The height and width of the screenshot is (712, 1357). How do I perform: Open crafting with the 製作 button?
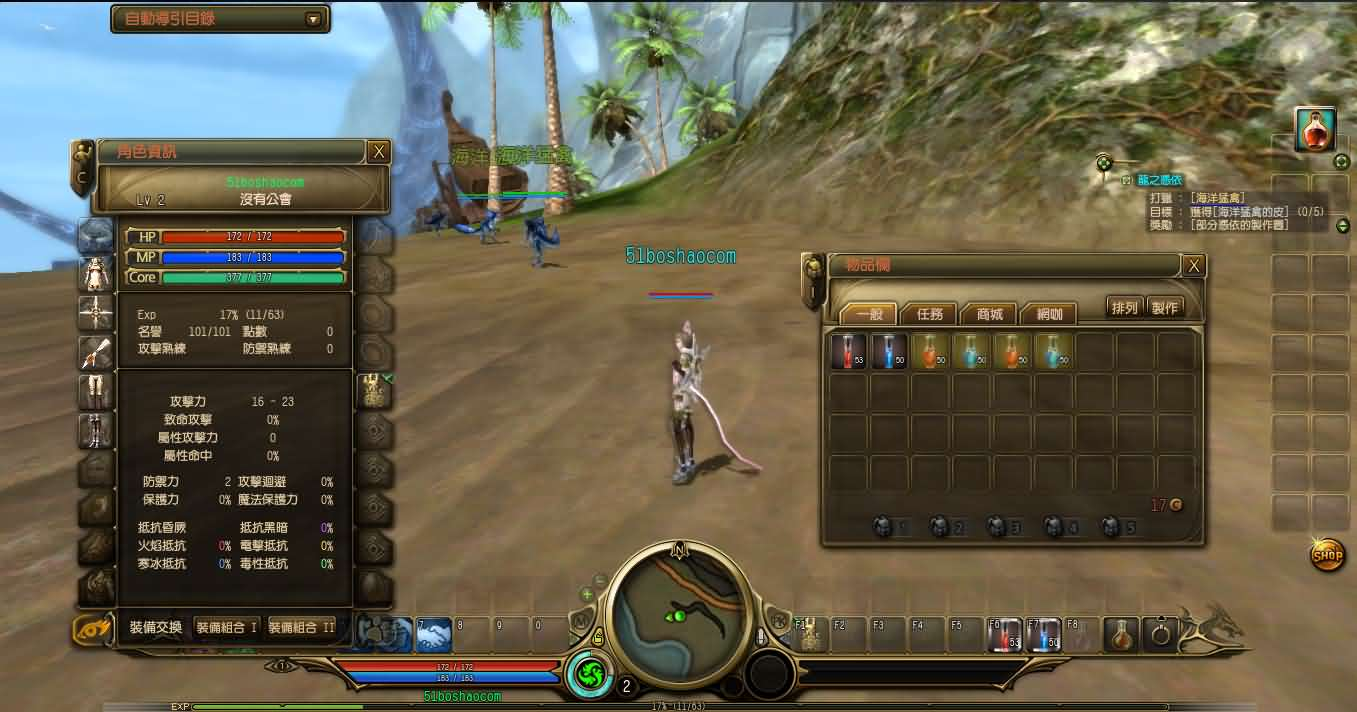(1164, 308)
